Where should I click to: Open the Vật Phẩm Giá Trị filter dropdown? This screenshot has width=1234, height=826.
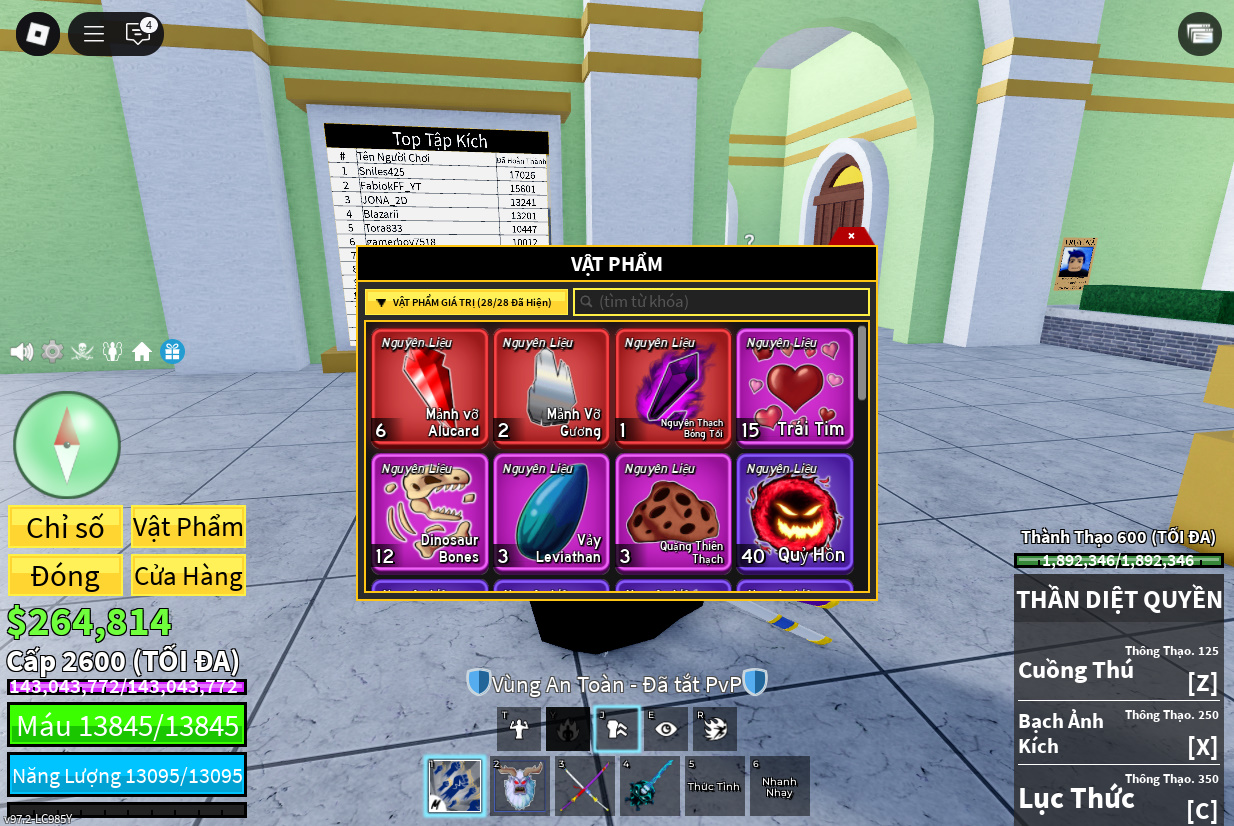pyautogui.click(x=466, y=302)
